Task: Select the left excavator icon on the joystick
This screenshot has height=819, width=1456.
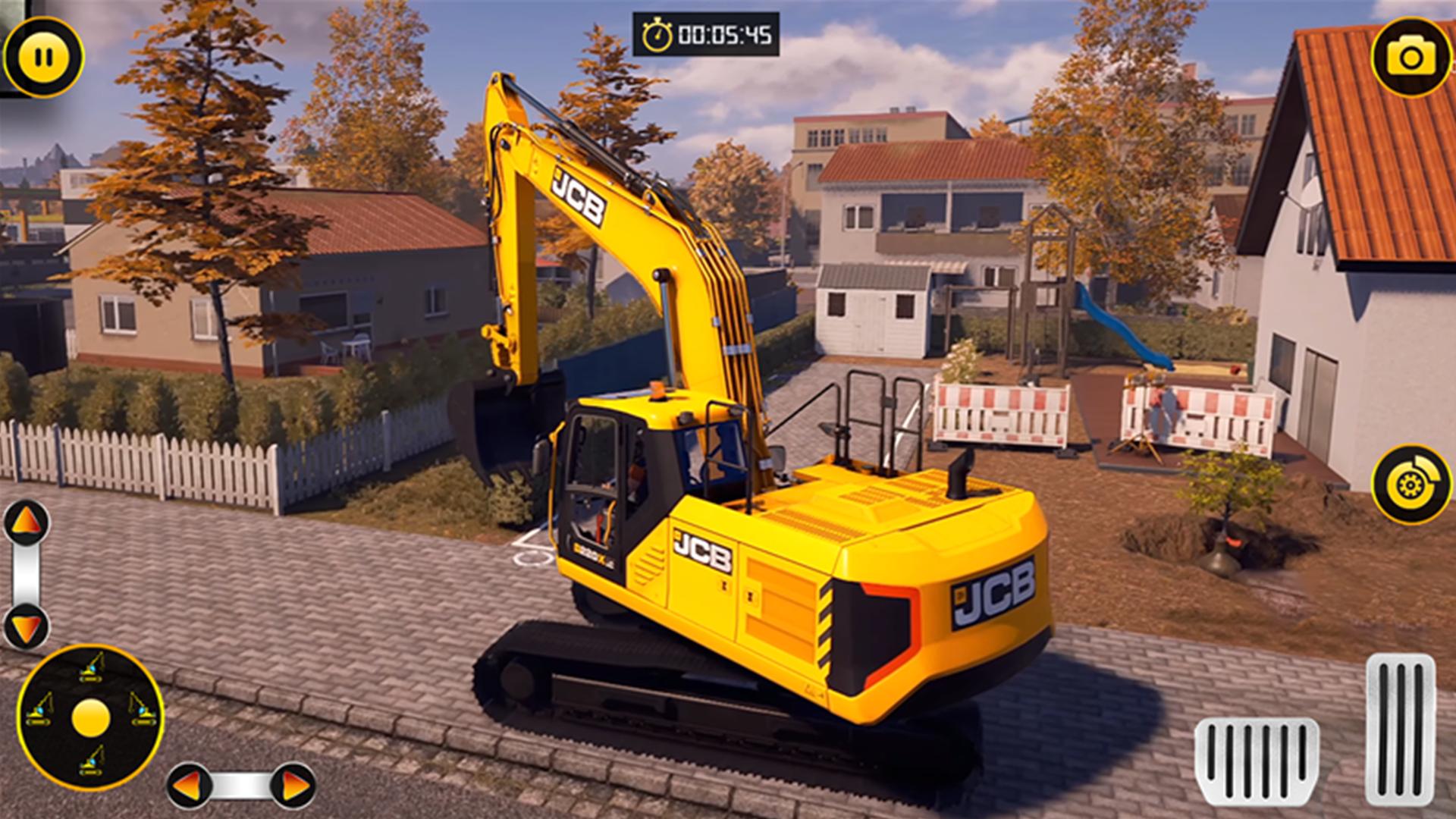Action: (38, 709)
